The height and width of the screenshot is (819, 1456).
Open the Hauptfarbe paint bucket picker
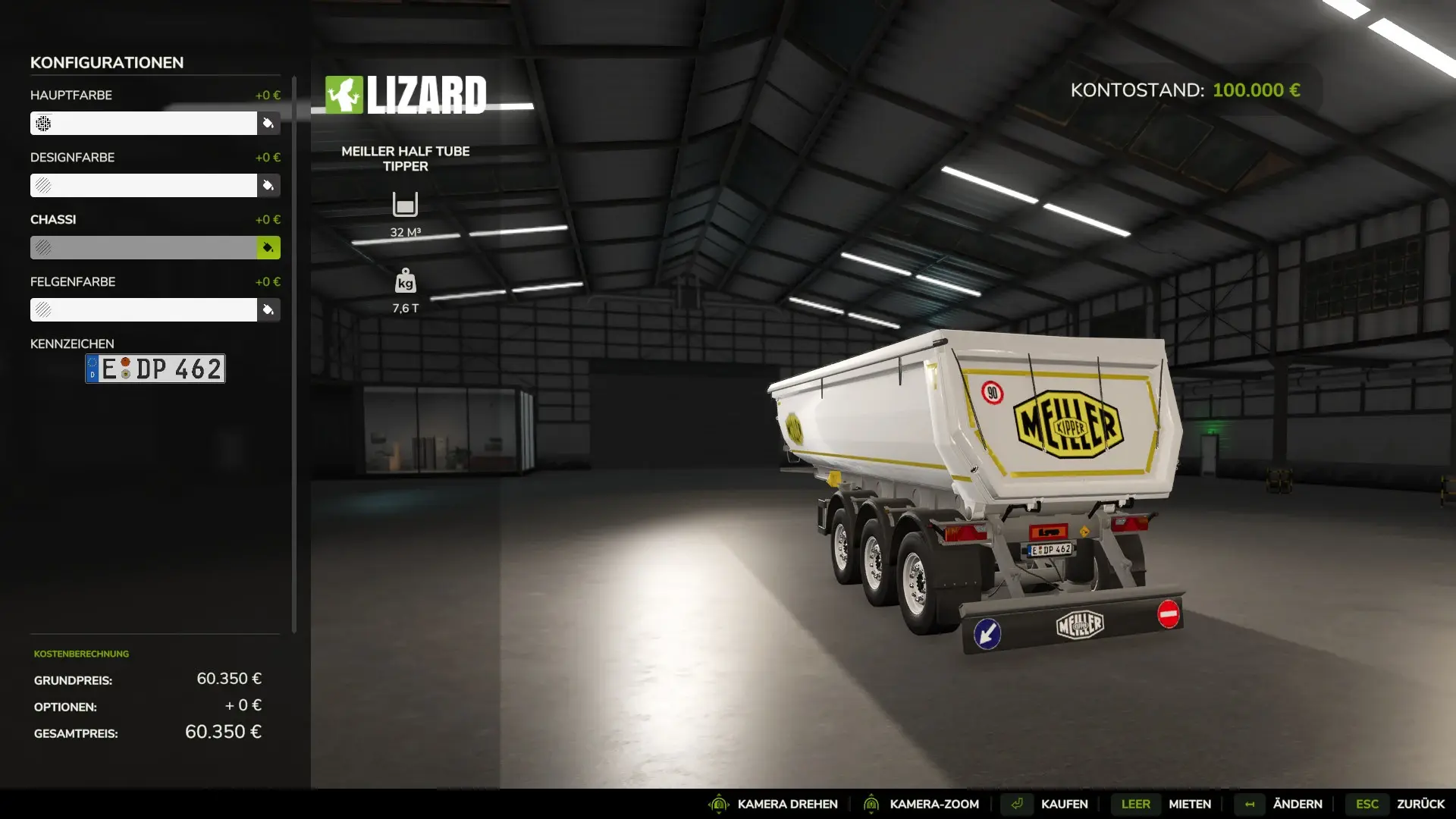click(x=268, y=123)
